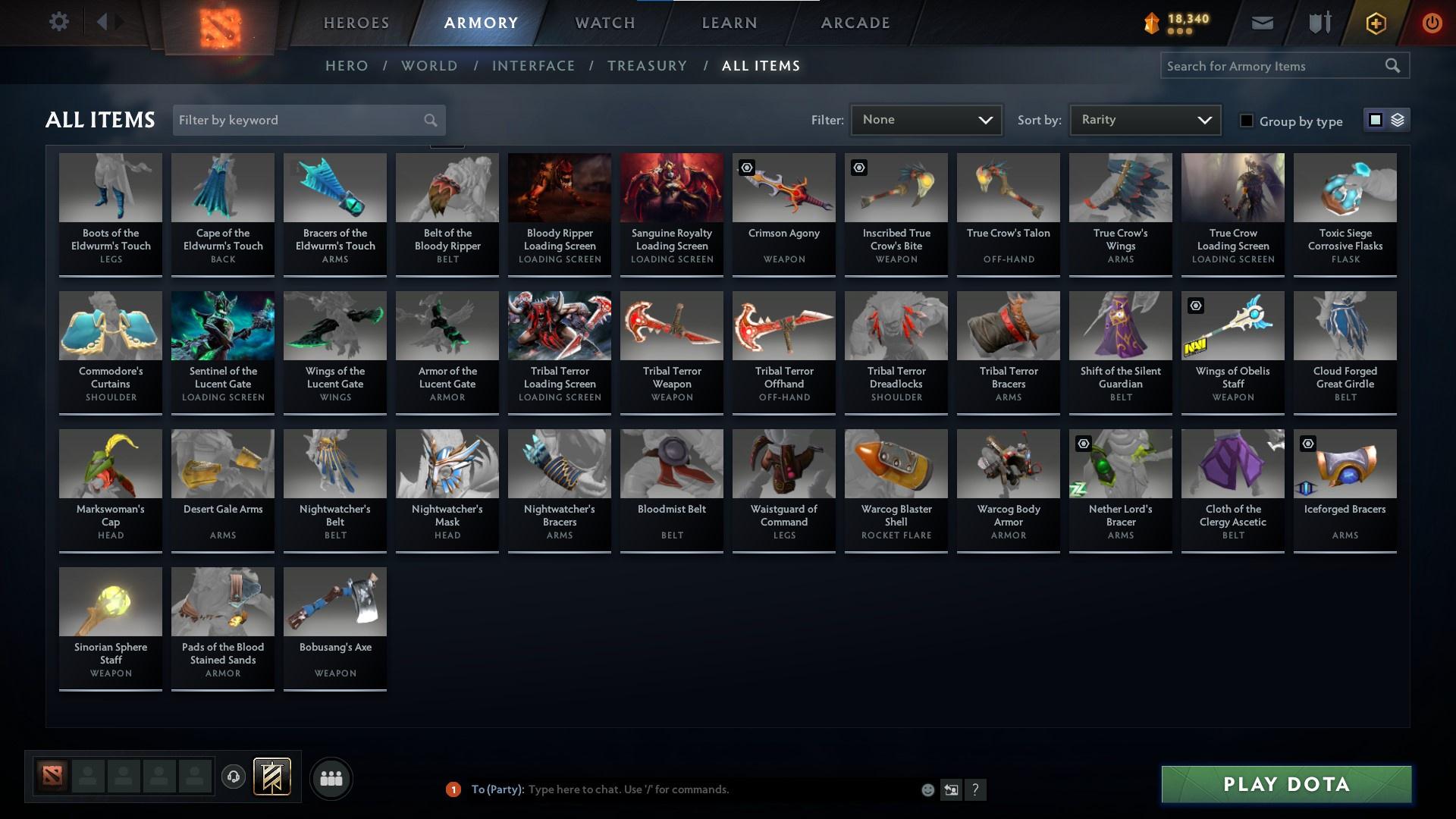The image size is (1456, 819).
Task: Open the mail notifications icon
Action: [x=1262, y=23]
